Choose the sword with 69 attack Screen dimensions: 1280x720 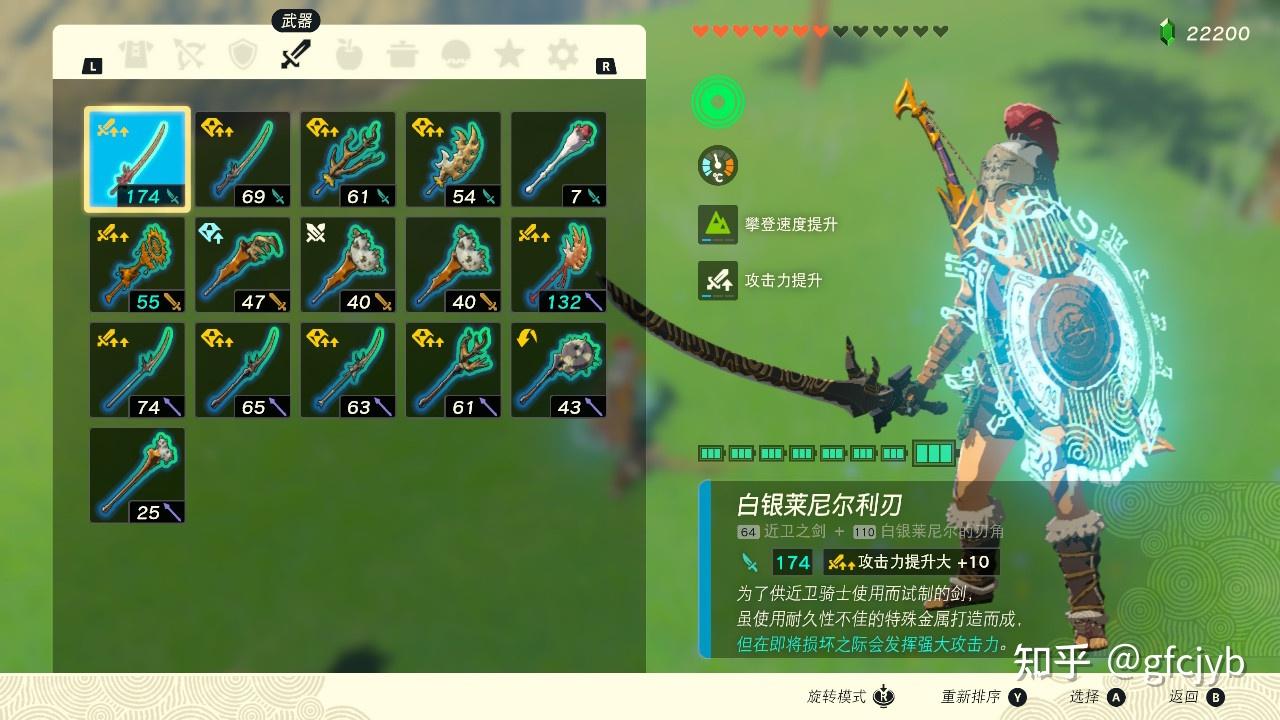coord(243,160)
